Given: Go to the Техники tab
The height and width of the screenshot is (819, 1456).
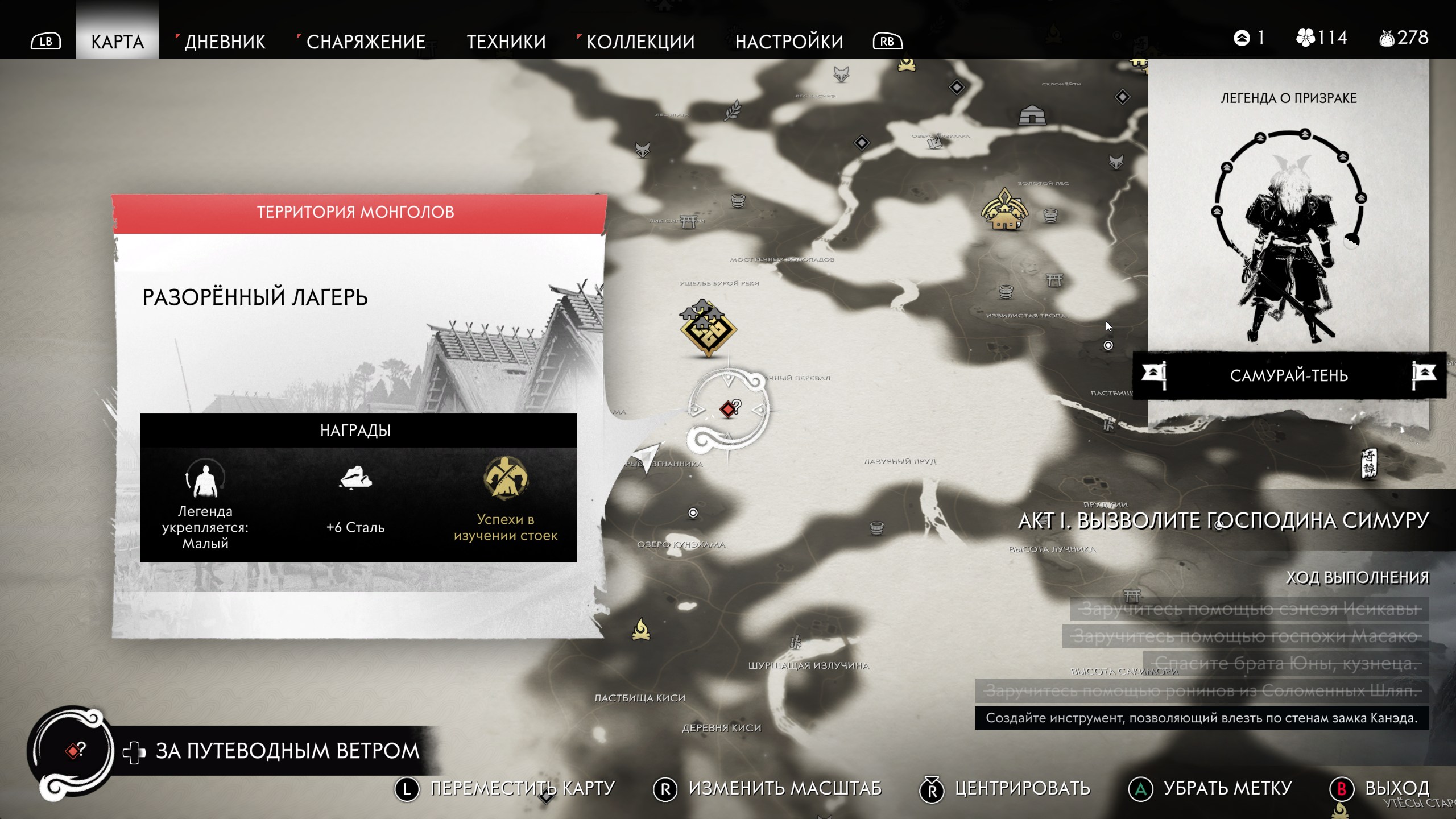Looking at the screenshot, I should (x=506, y=42).
